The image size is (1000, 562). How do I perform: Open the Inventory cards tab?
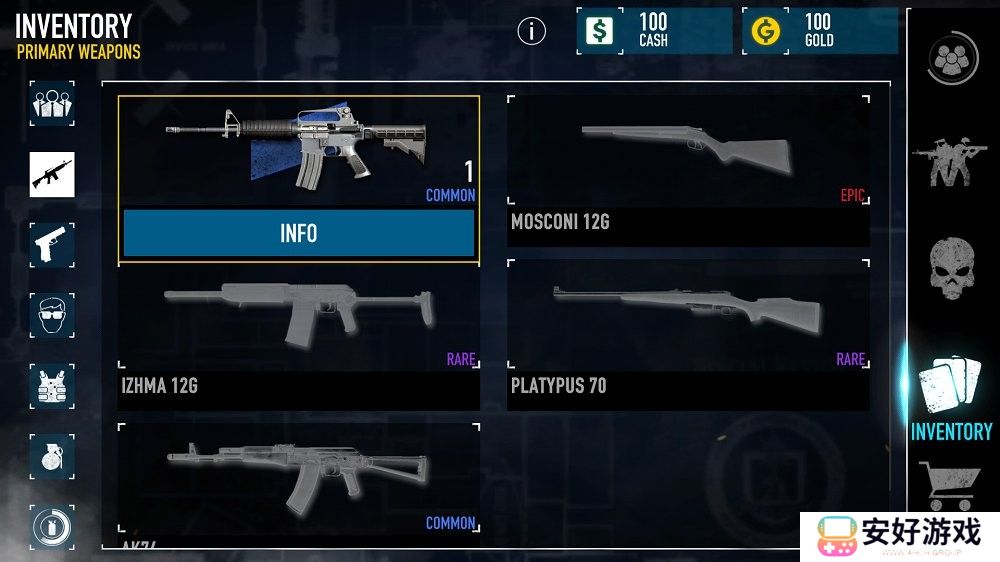point(950,400)
